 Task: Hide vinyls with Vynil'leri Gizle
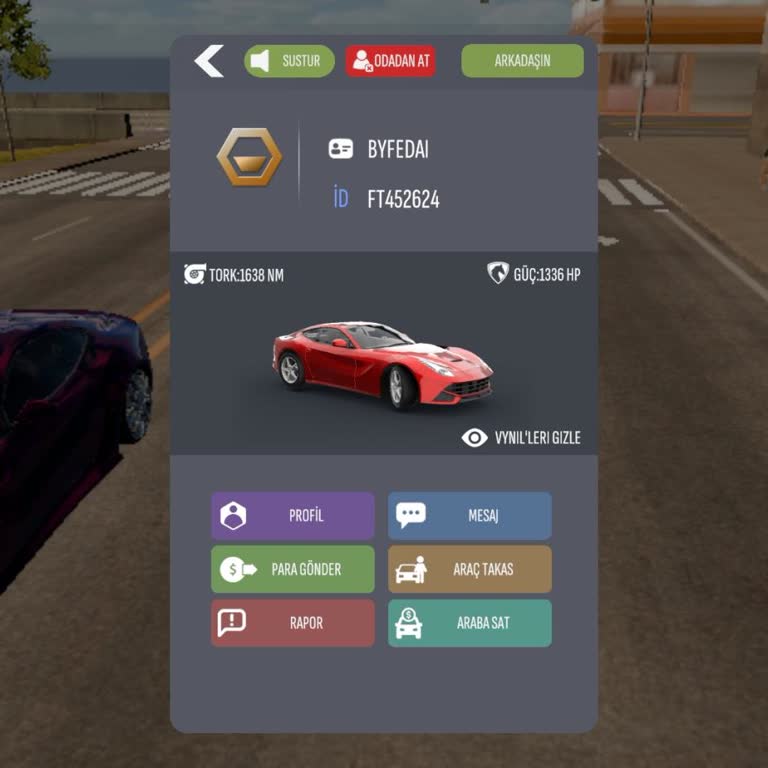pos(521,438)
